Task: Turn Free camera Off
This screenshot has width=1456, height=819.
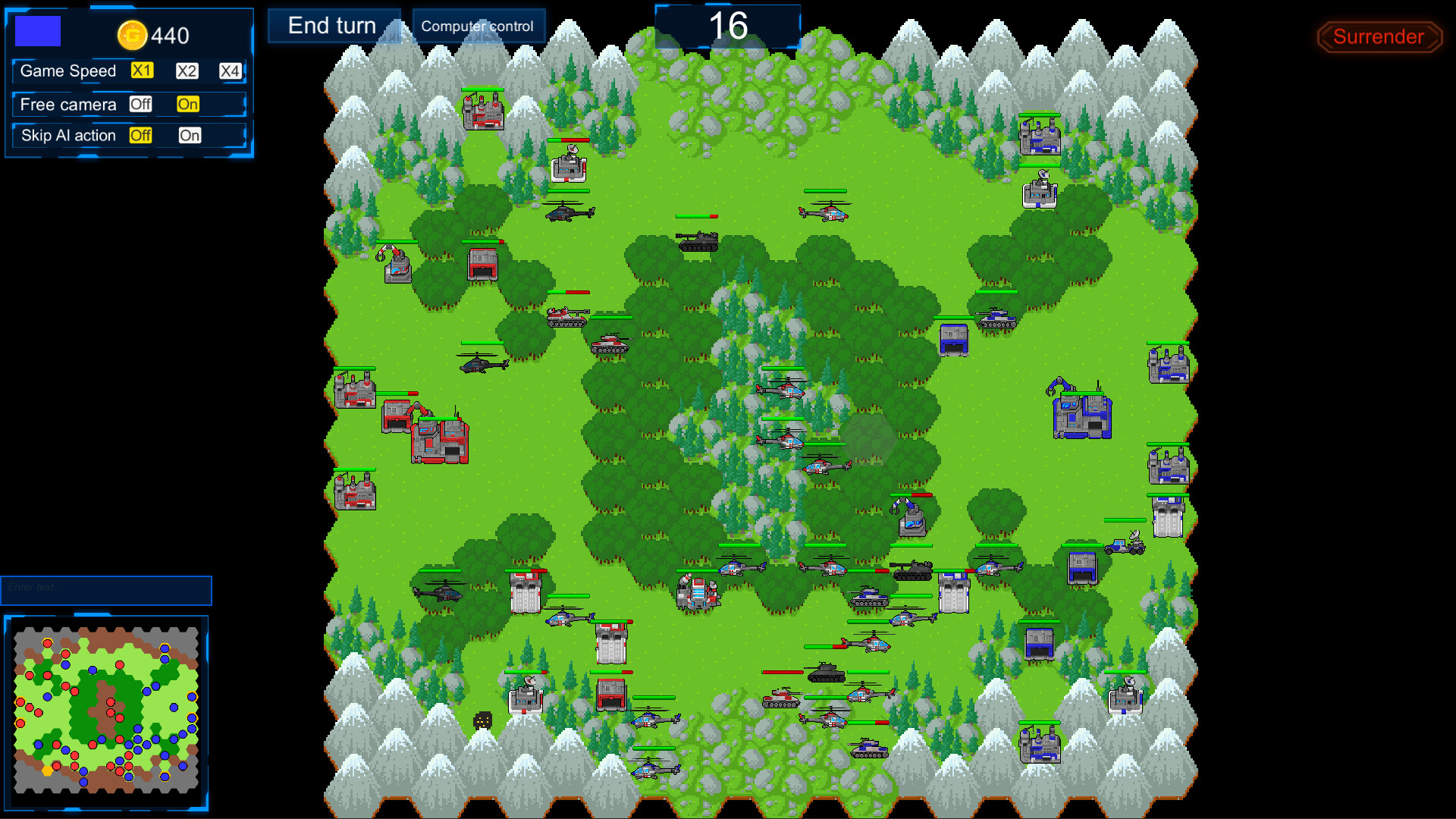Action: click(140, 104)
